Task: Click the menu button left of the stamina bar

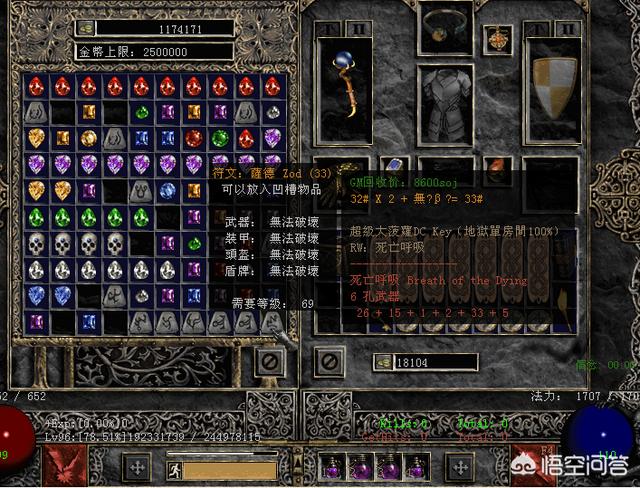Action: (137, 467)
